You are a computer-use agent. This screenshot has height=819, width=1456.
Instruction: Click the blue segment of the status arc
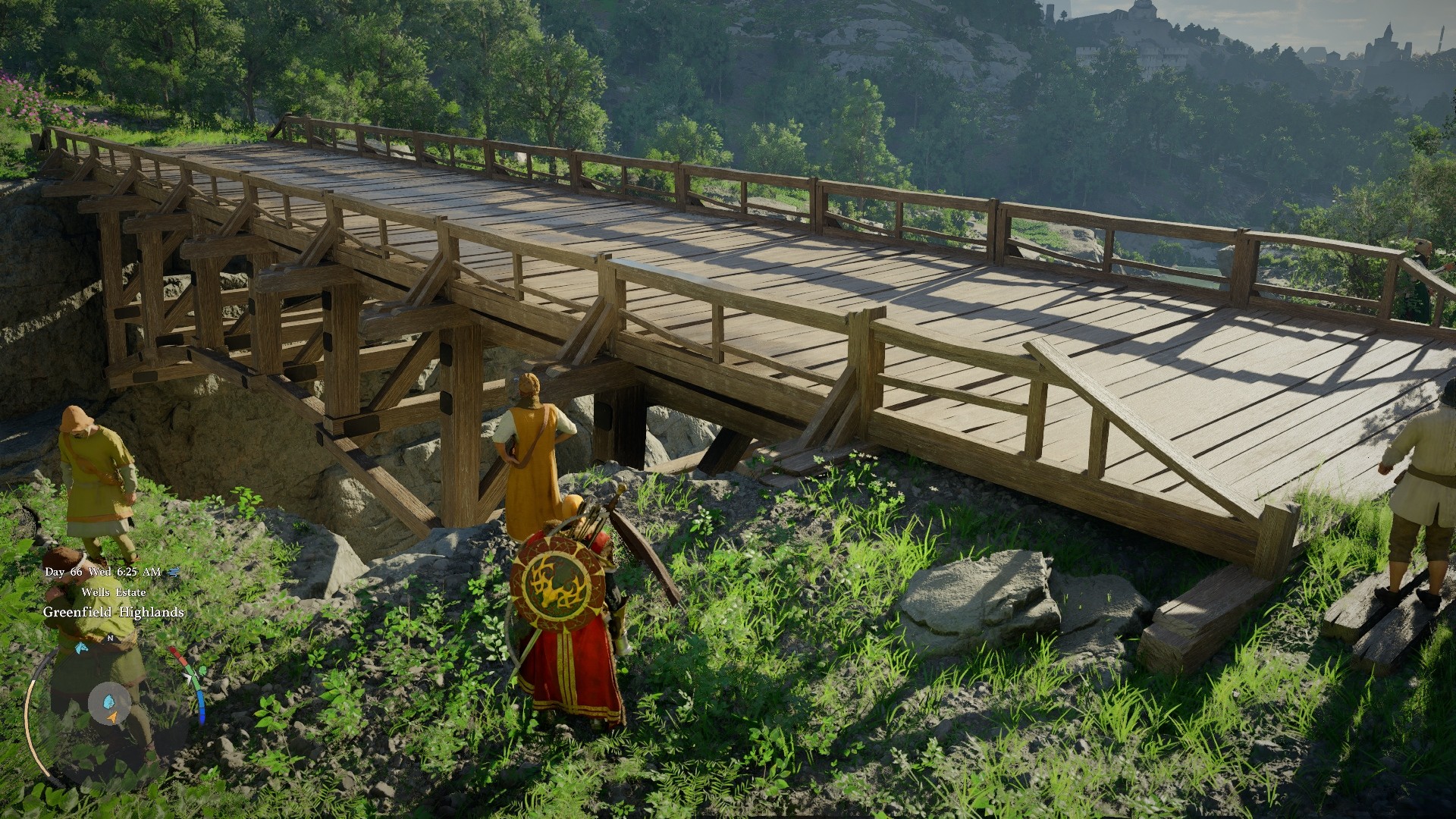point(200,706)
